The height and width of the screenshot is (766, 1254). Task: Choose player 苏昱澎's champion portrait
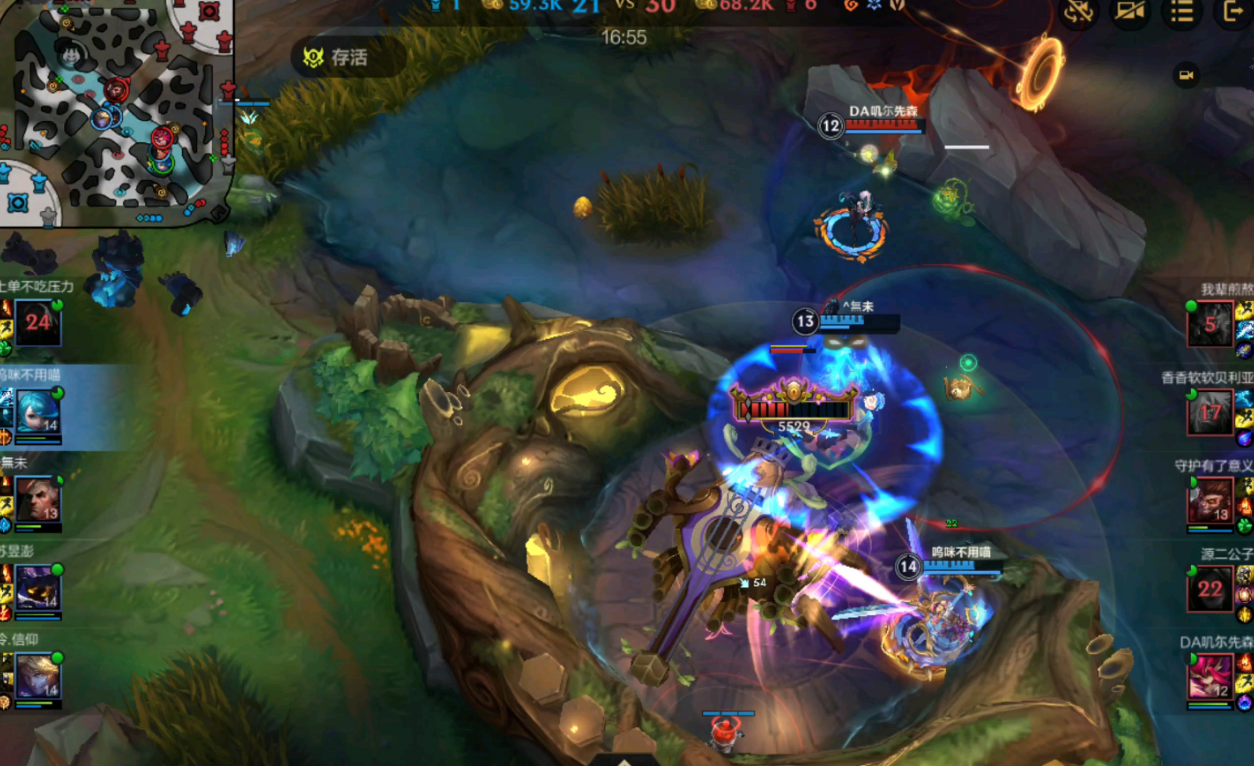tap(38, 587)
